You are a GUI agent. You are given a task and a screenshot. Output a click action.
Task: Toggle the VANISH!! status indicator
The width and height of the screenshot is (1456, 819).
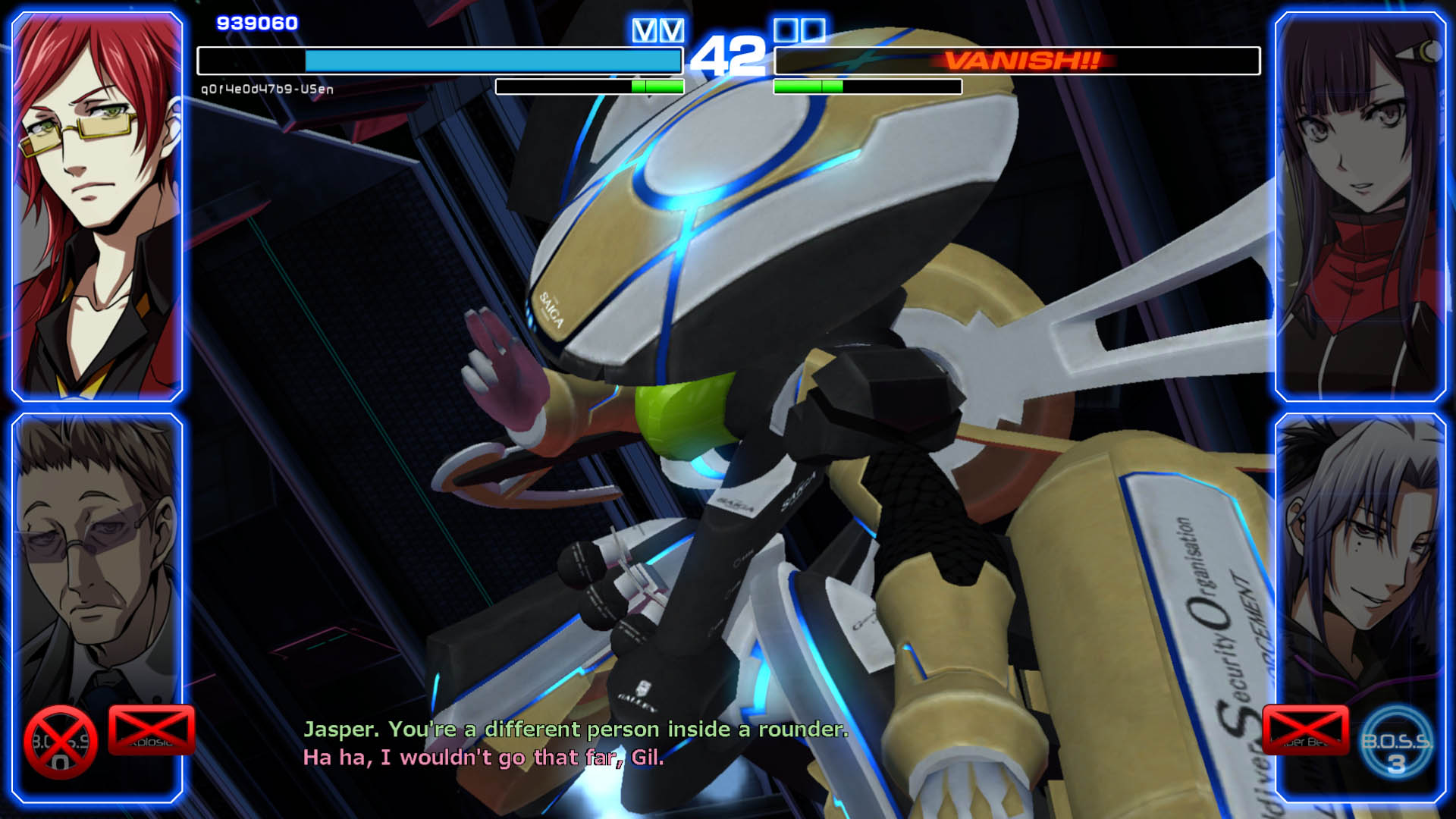tap(1020, 58)
